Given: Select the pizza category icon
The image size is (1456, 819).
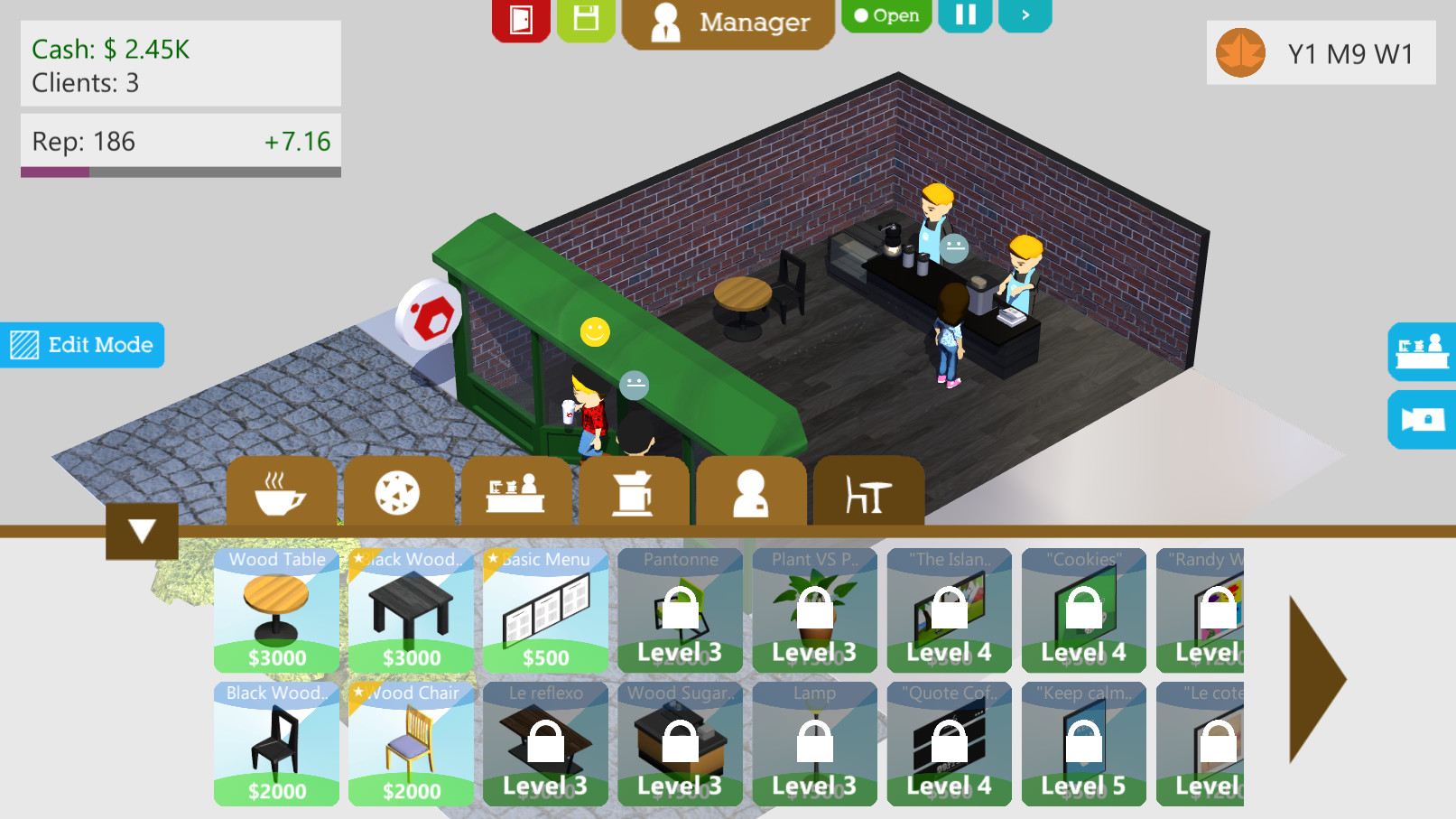Looking at the screenshot, I should click(x=398, y=492).
